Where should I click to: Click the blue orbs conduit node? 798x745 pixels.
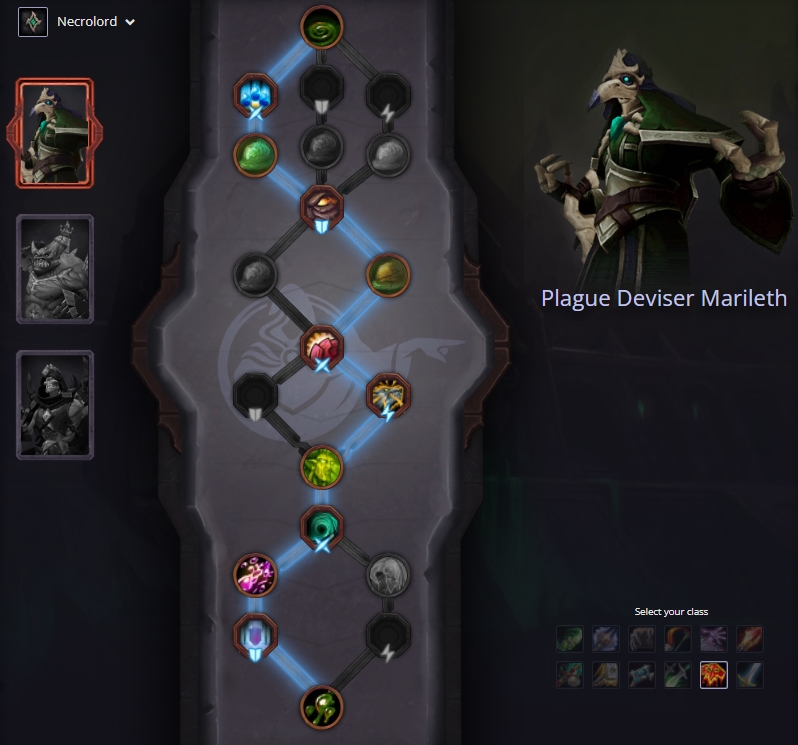[x=254, y=95]
